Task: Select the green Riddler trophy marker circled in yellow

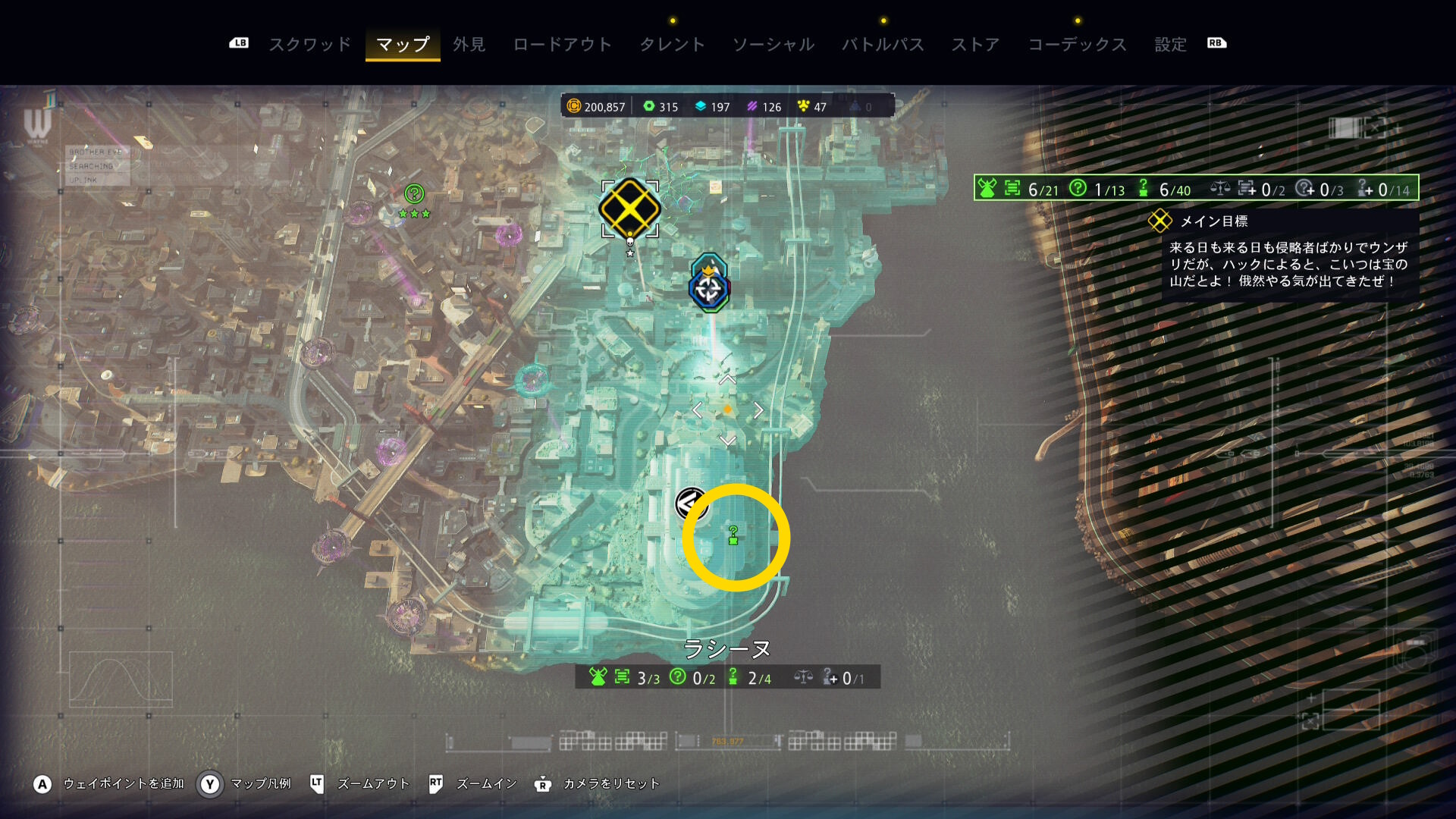Action: (733, 535)
